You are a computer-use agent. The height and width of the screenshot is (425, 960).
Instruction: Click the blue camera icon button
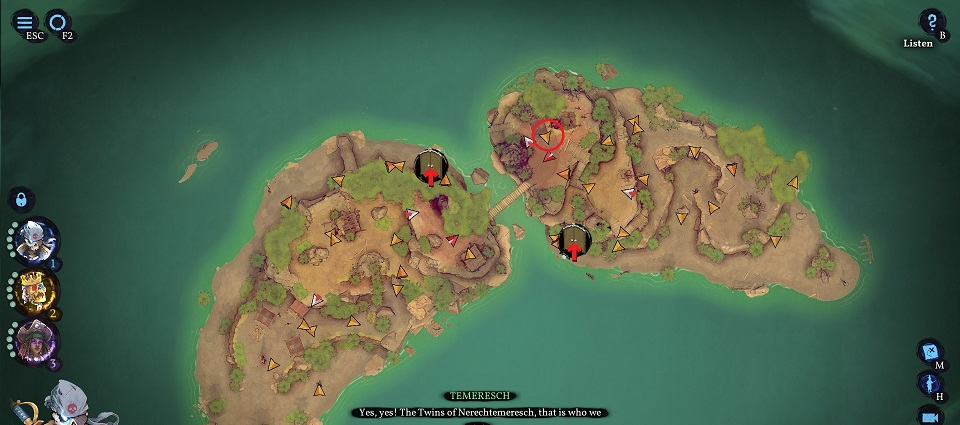point(930,414)
